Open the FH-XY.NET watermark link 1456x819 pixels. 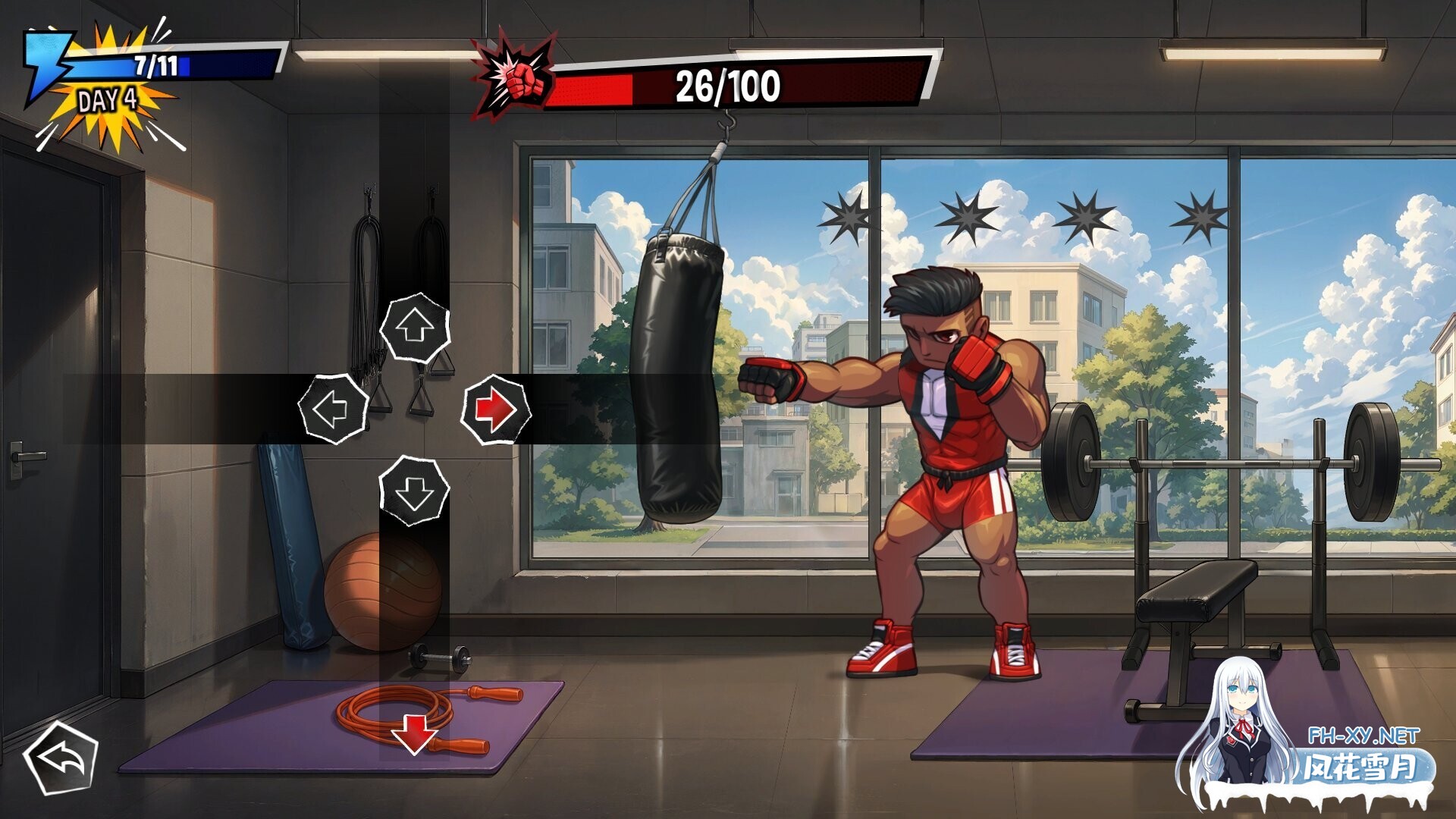coord(1363,736)
